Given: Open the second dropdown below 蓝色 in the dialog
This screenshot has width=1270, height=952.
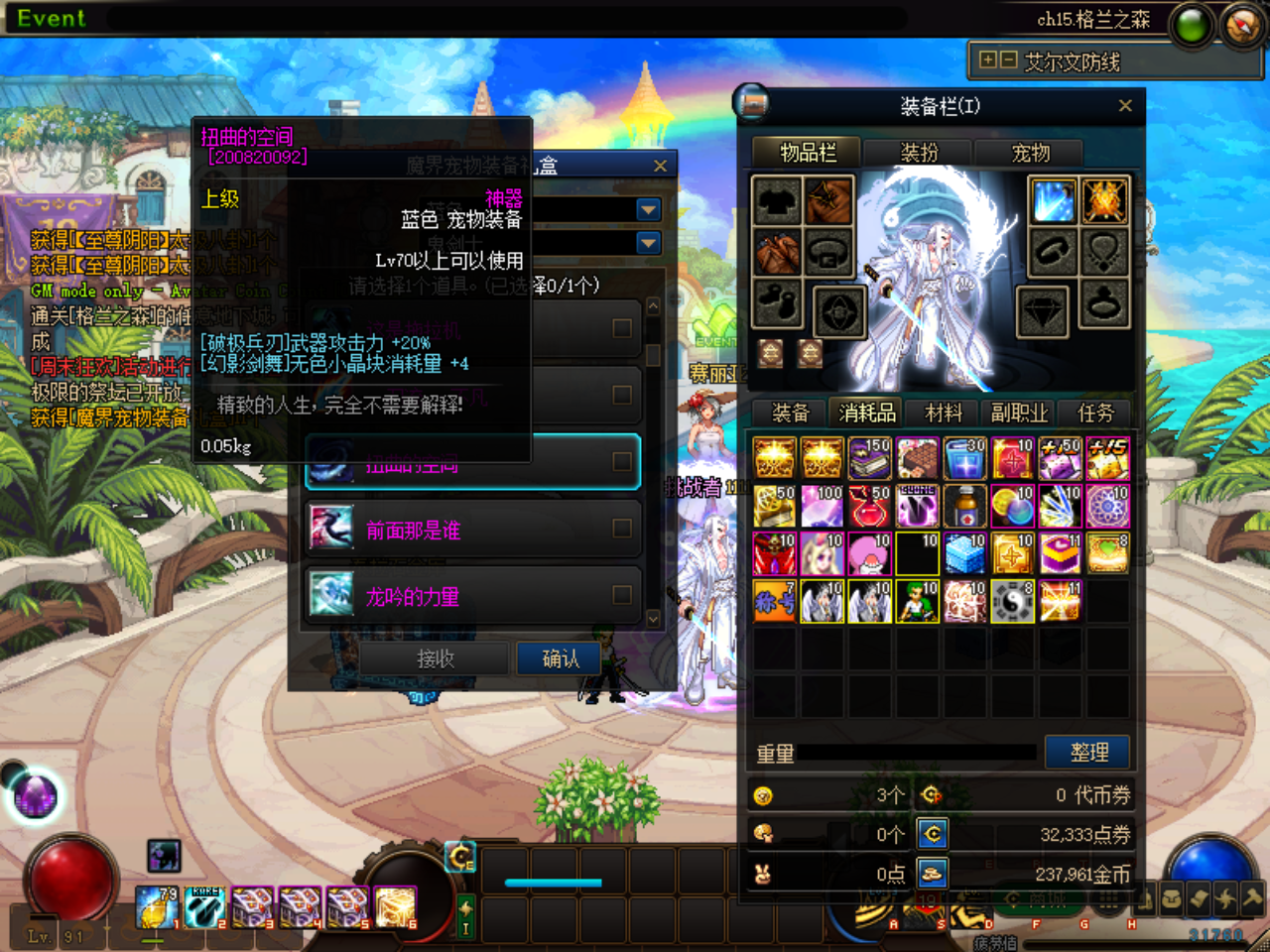Looking at the screenshot, I should pos(647,242).
